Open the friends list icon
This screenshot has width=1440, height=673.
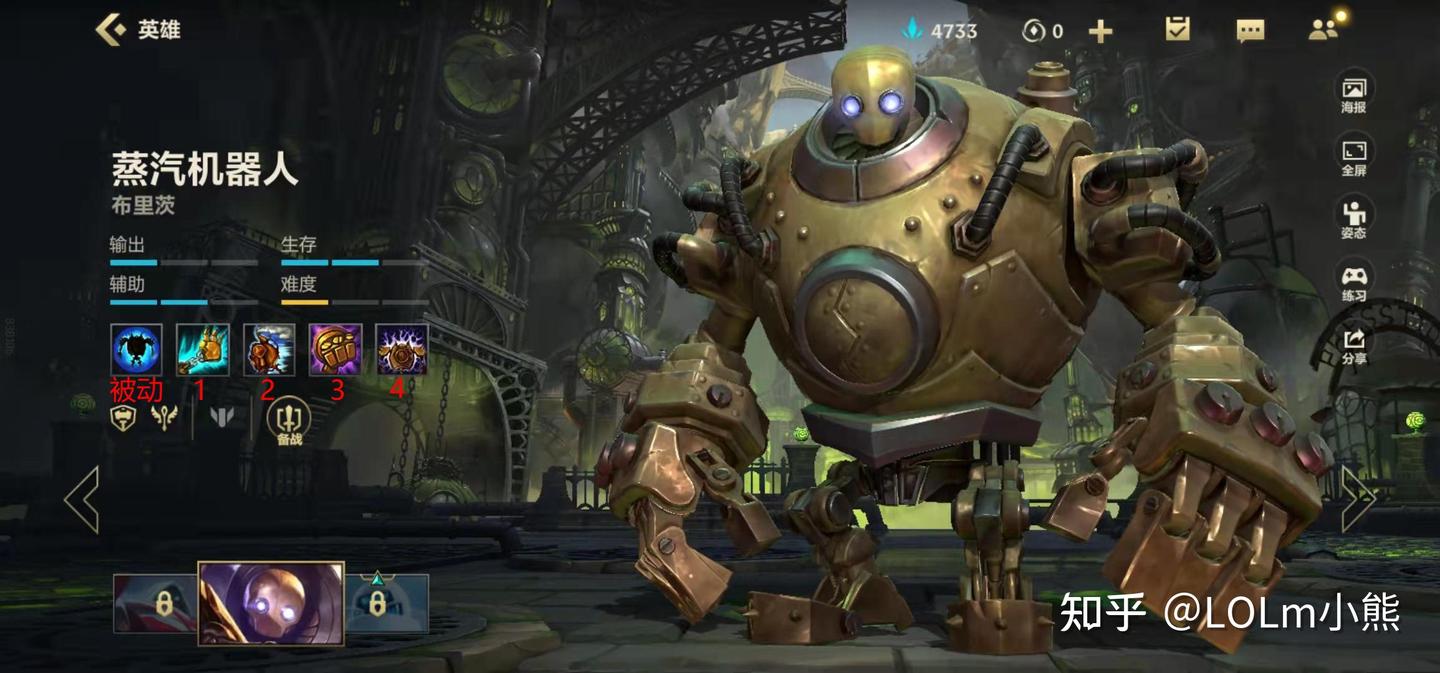coord(1323,30)
